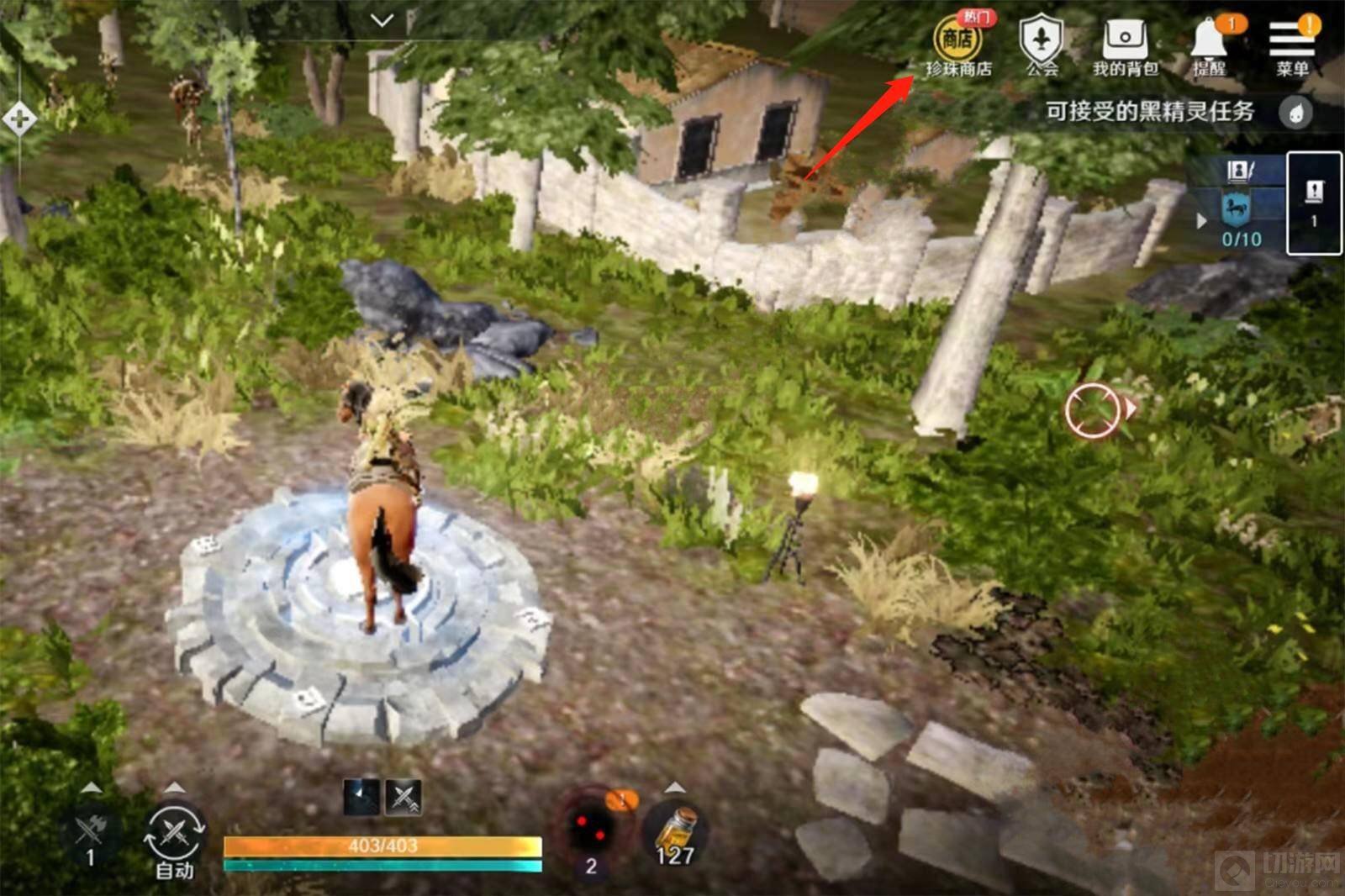
Task: Check the 提醒 bell notifications
Action: click(x=1209, y=45)
